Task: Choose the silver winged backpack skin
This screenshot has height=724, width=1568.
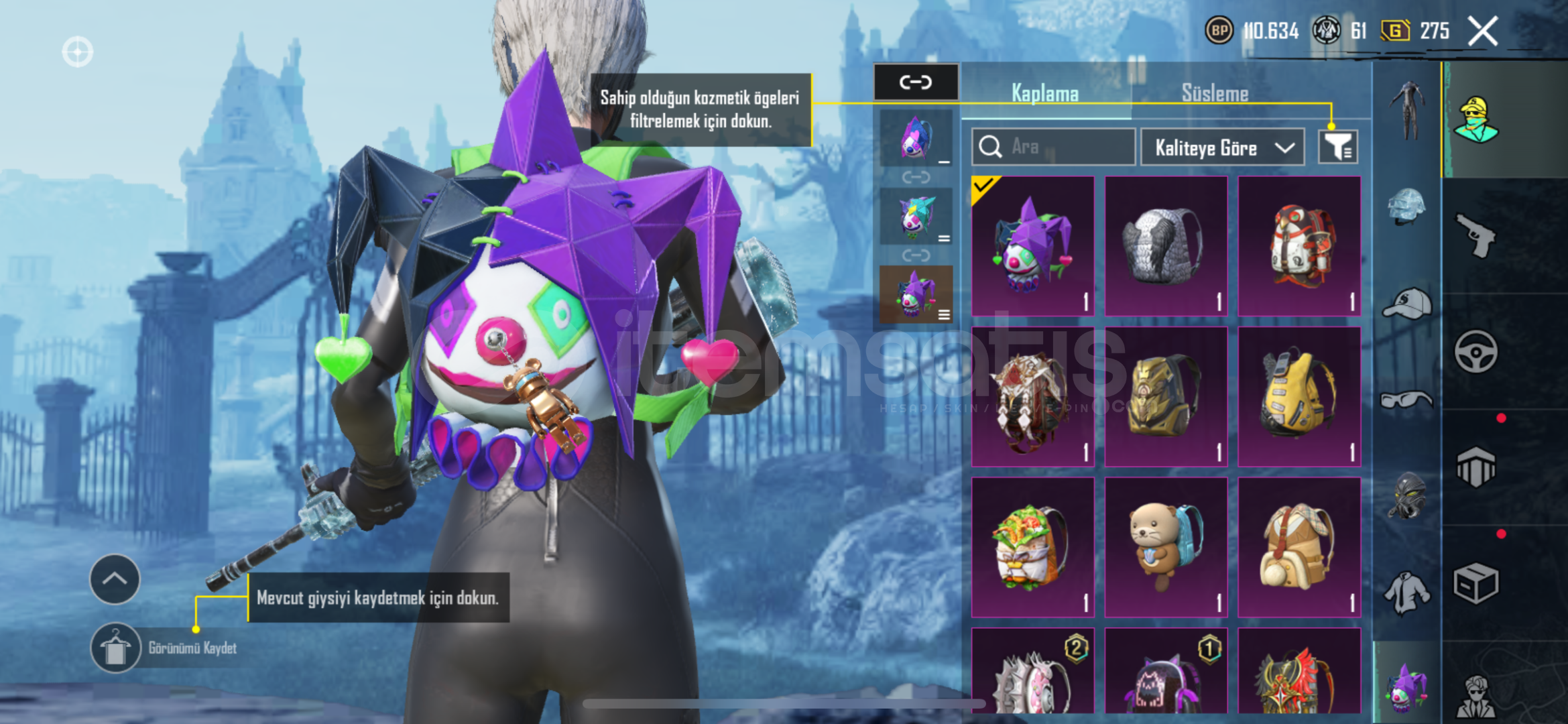Action: [1166, 246]
